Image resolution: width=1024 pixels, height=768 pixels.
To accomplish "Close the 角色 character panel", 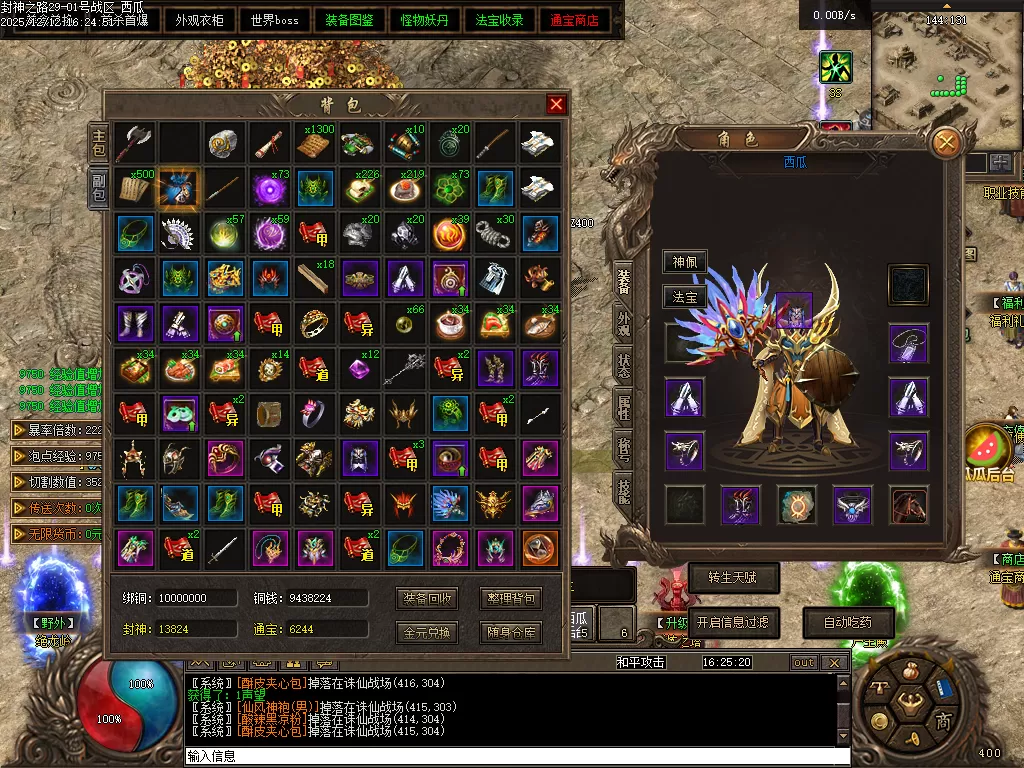I will tap(945, 143).
